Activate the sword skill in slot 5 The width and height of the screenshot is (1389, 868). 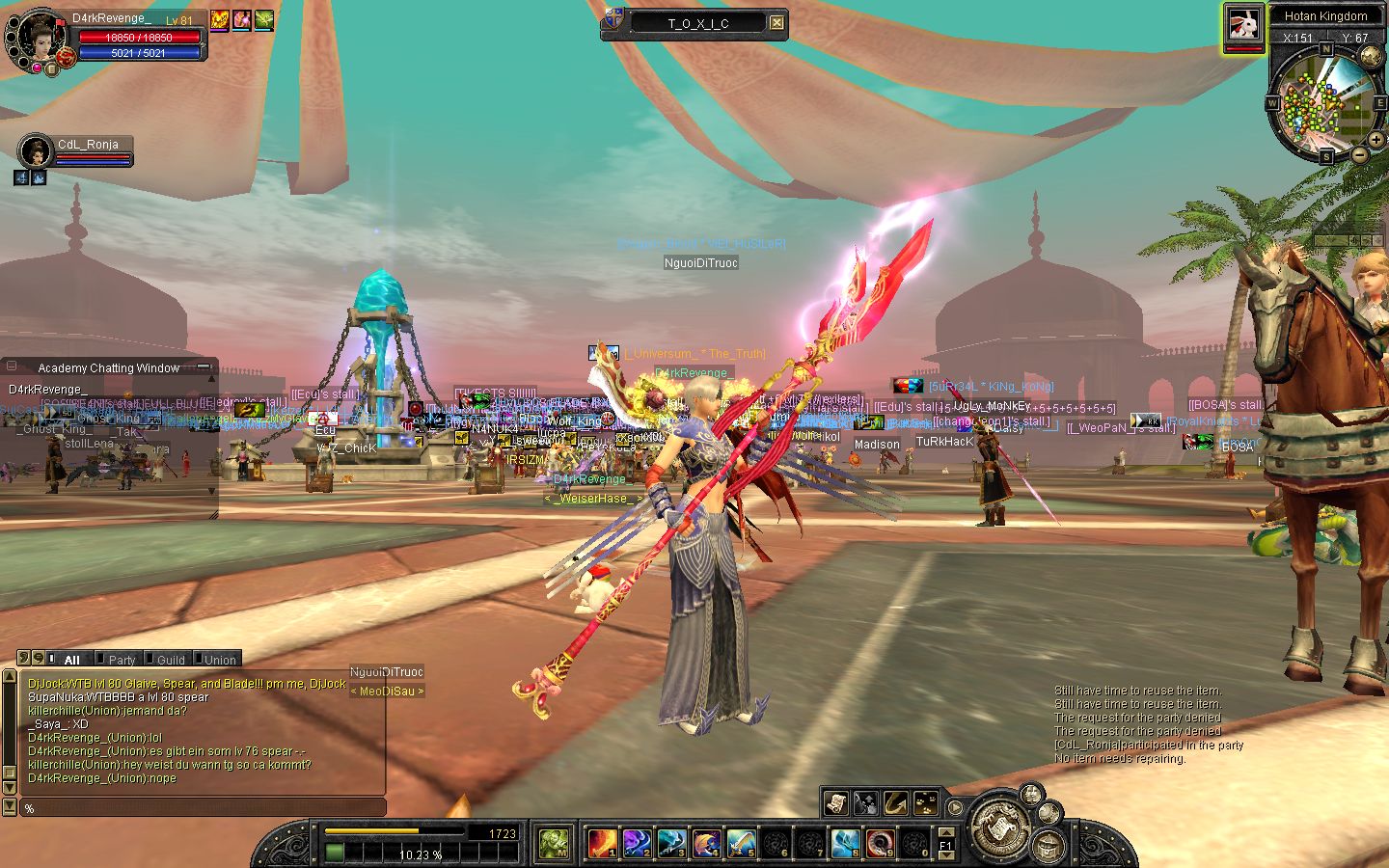pyautogui.click(x=741, y=843)
